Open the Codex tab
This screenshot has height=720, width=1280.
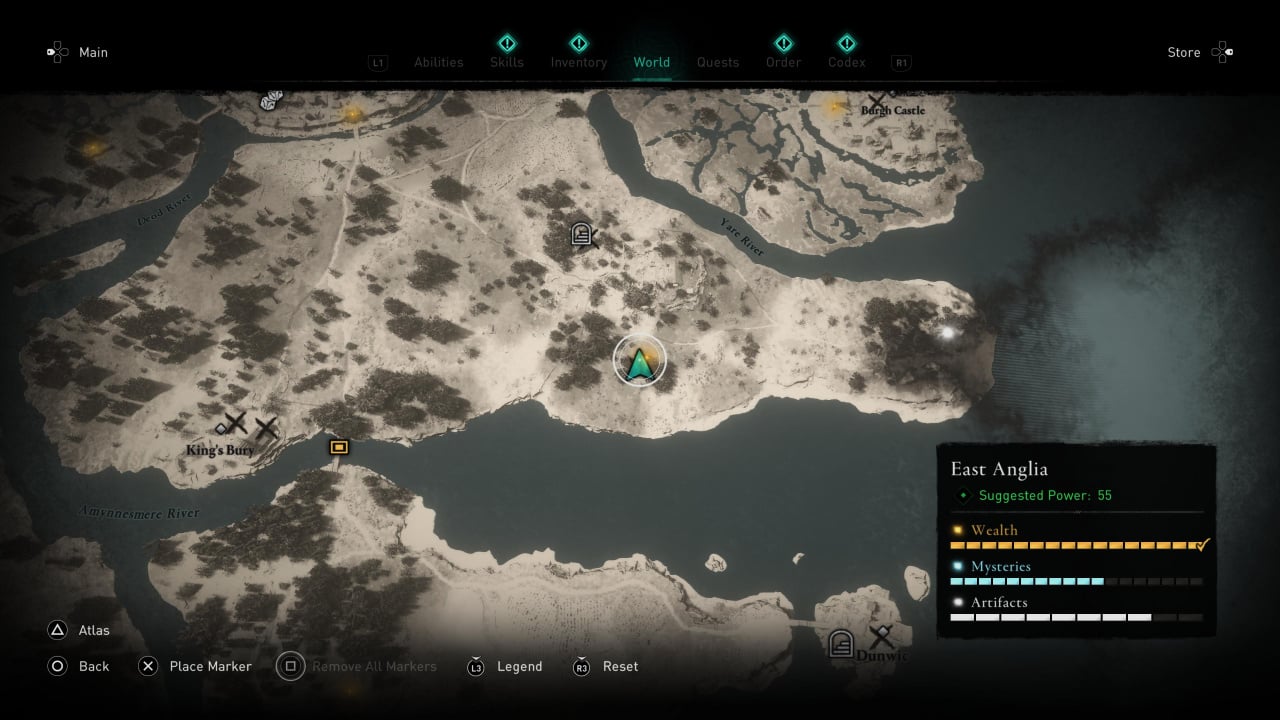pos(846,62)
